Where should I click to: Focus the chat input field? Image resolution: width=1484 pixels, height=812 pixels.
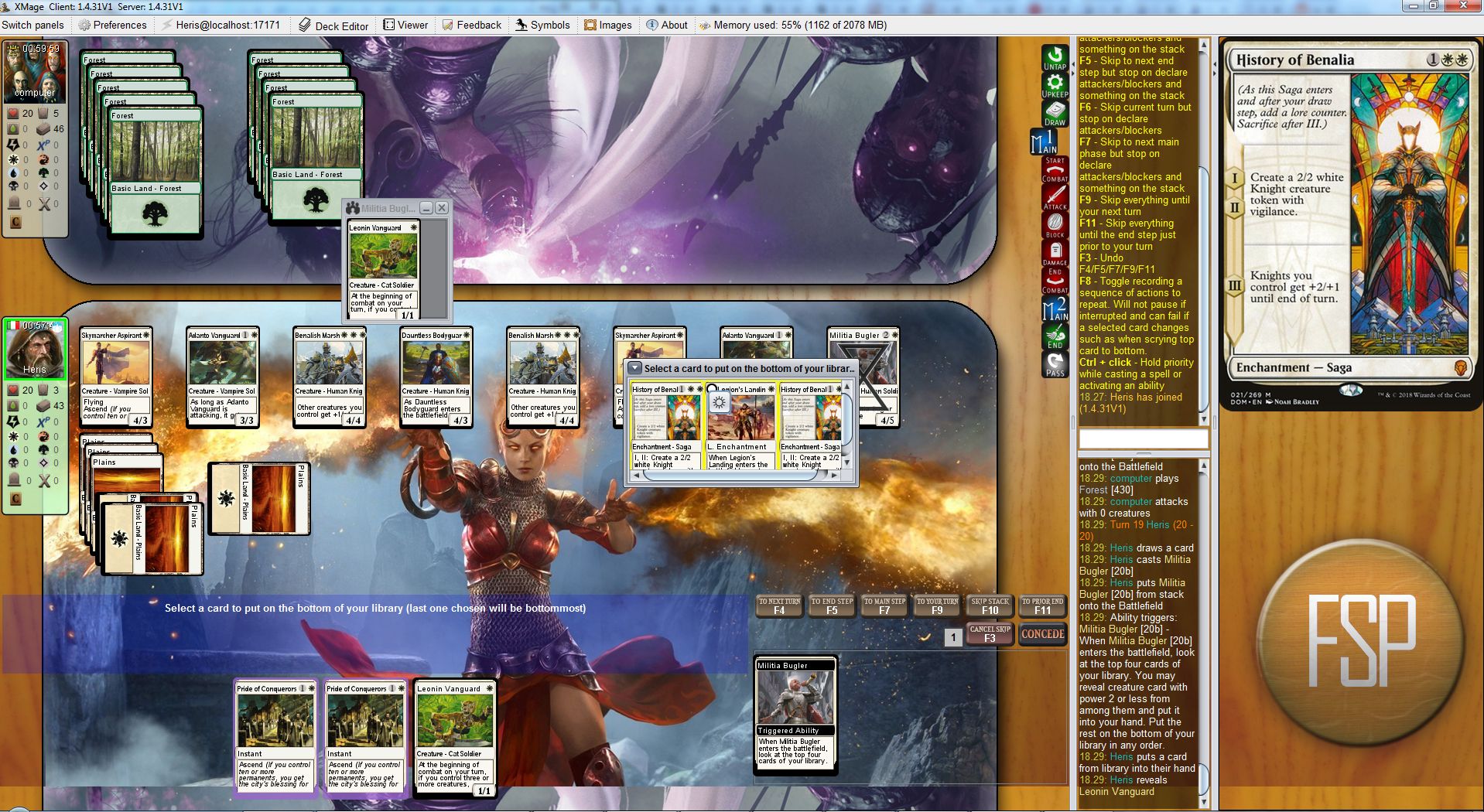(x=1143, y=439)
